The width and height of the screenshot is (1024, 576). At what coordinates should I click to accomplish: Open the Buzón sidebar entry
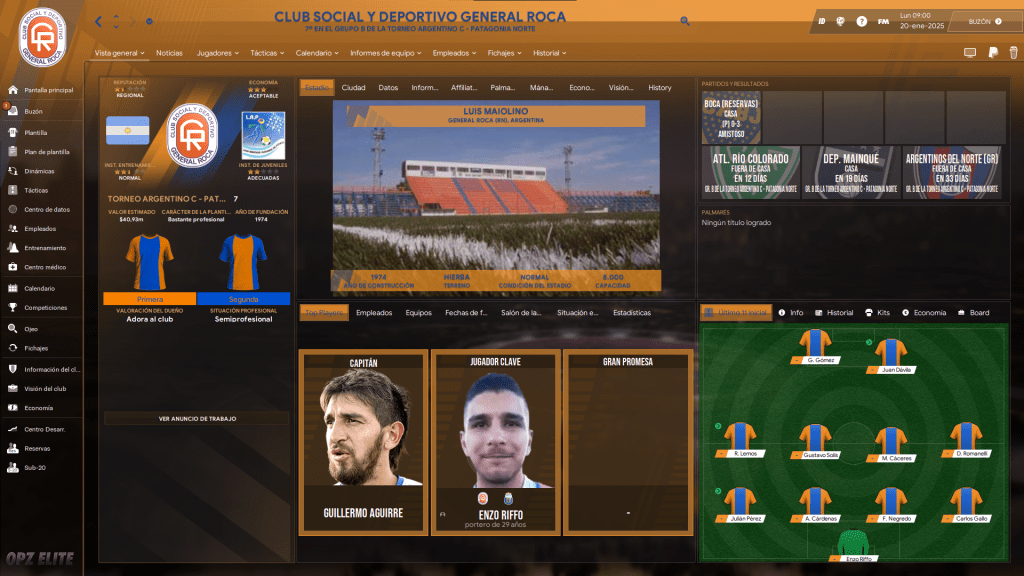[33, 111]
